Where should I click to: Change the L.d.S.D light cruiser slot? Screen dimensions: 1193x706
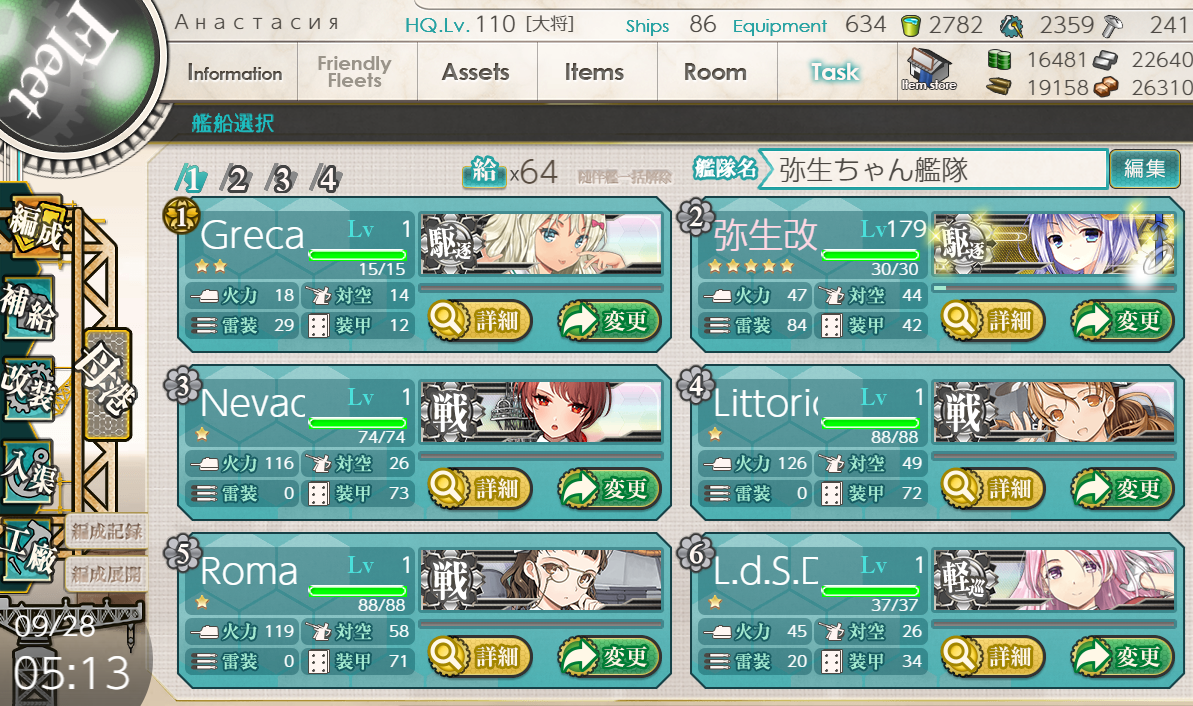1122,657
